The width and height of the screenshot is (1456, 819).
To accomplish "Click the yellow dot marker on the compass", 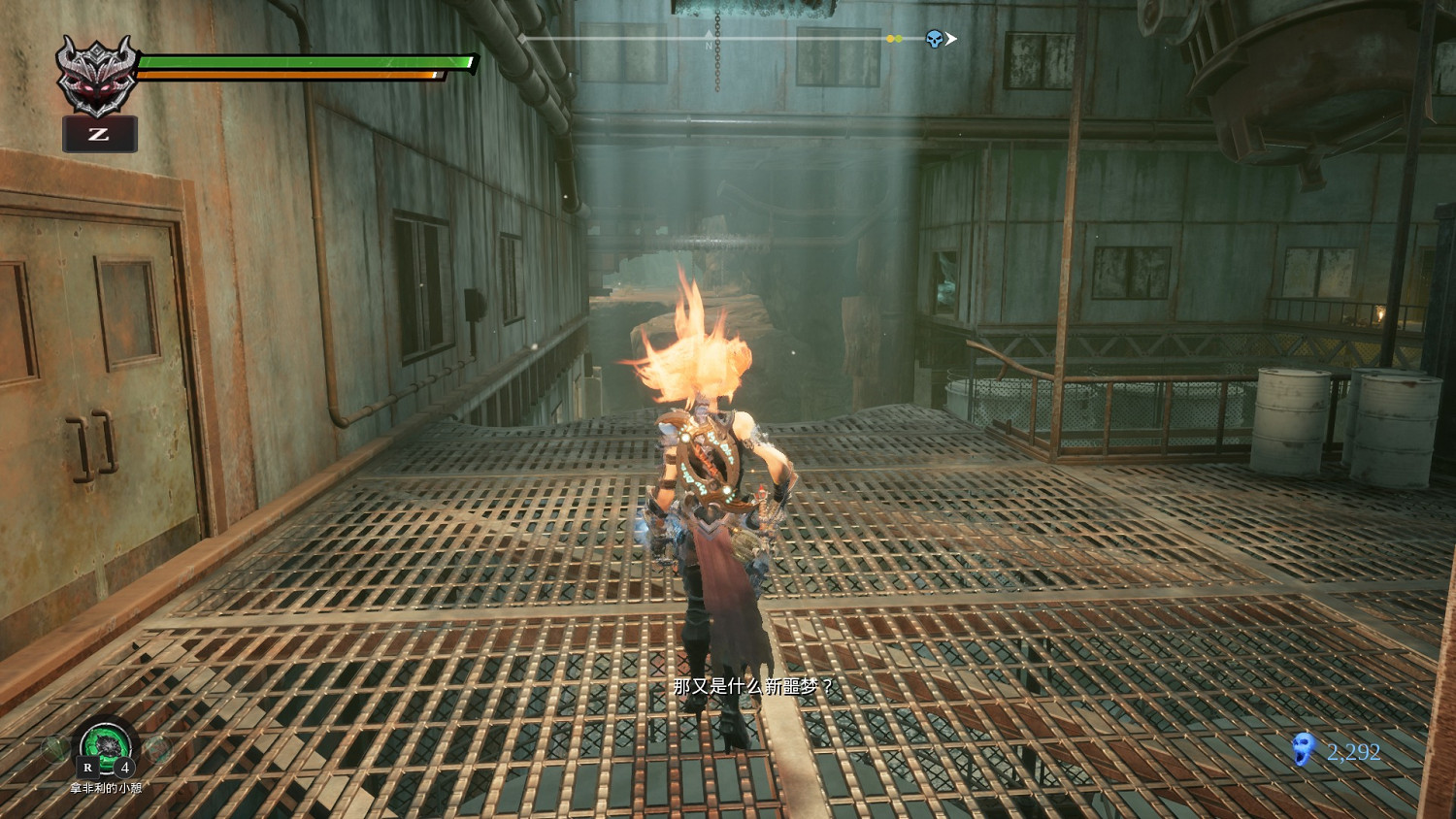I will [890, 39].
